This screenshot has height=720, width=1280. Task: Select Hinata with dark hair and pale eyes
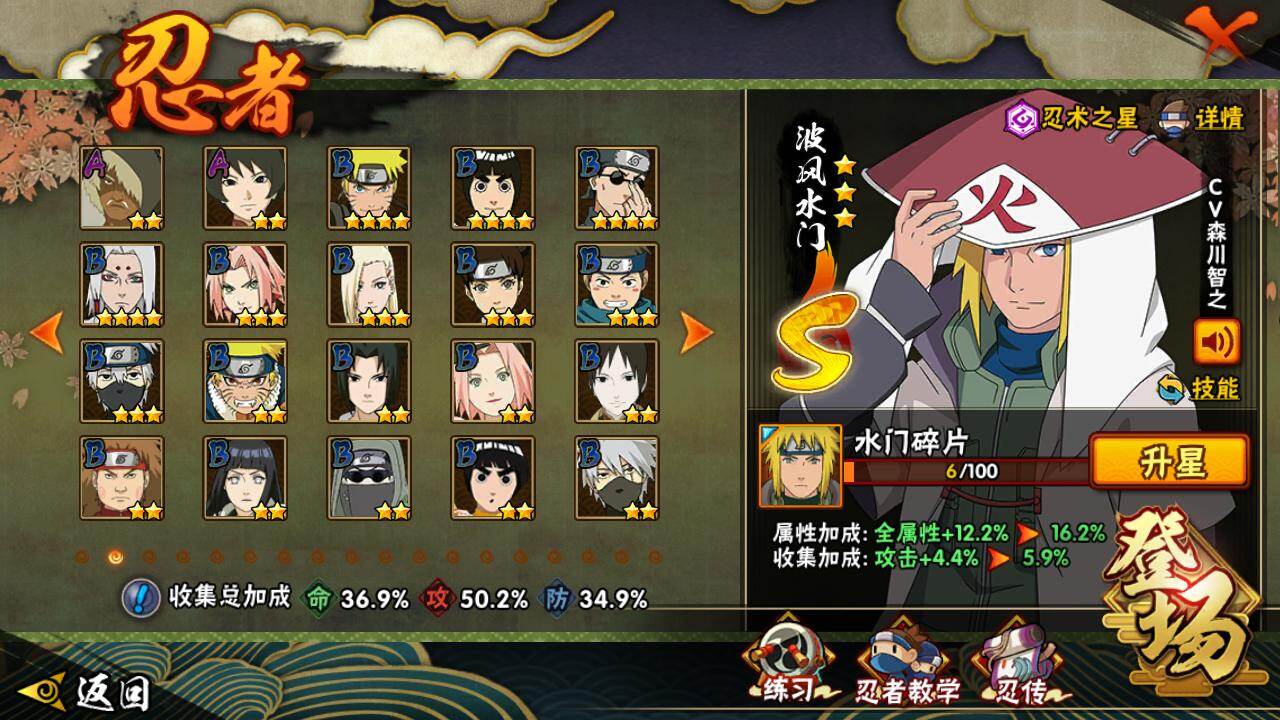[245, 477]
